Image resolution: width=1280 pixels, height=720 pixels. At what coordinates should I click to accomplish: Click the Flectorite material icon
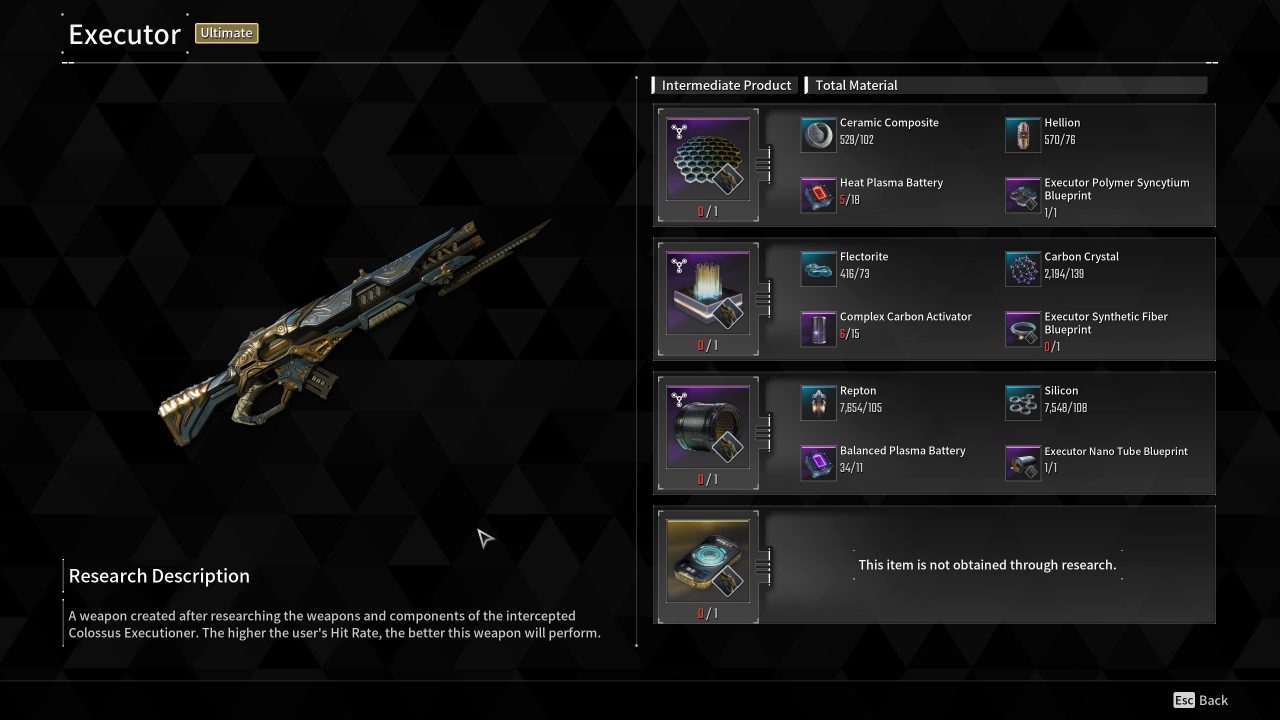[x=818, y=267]
